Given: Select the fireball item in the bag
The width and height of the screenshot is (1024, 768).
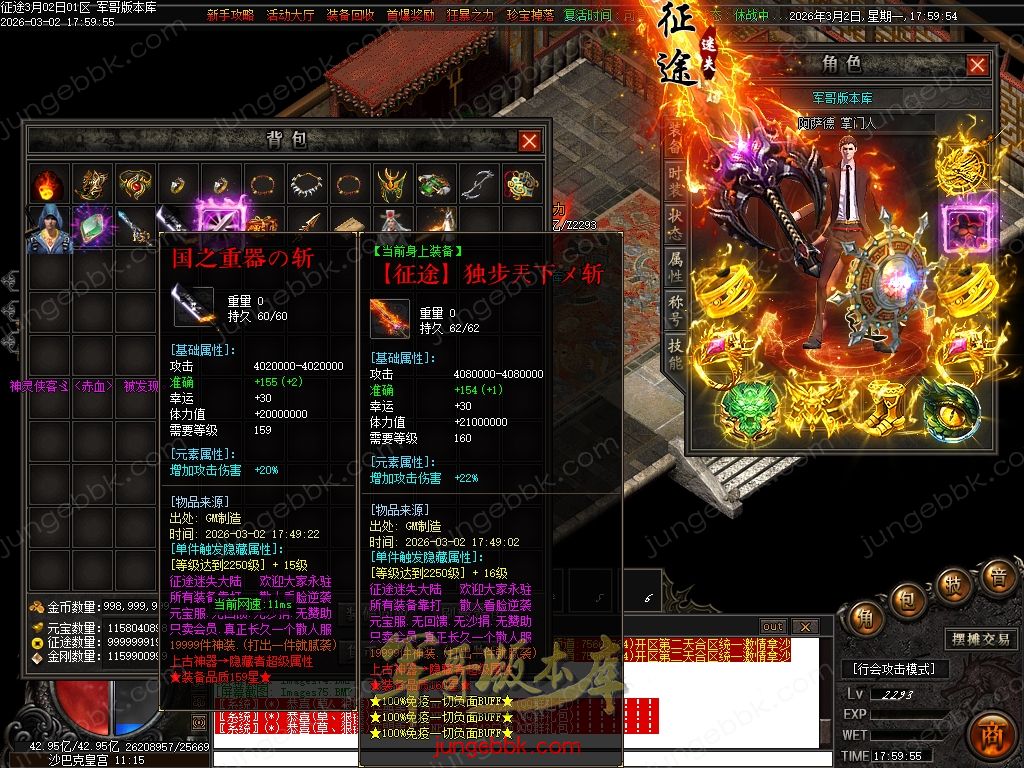Looking at the screenshot, I should pyautogui.click(x=46, y=184).
